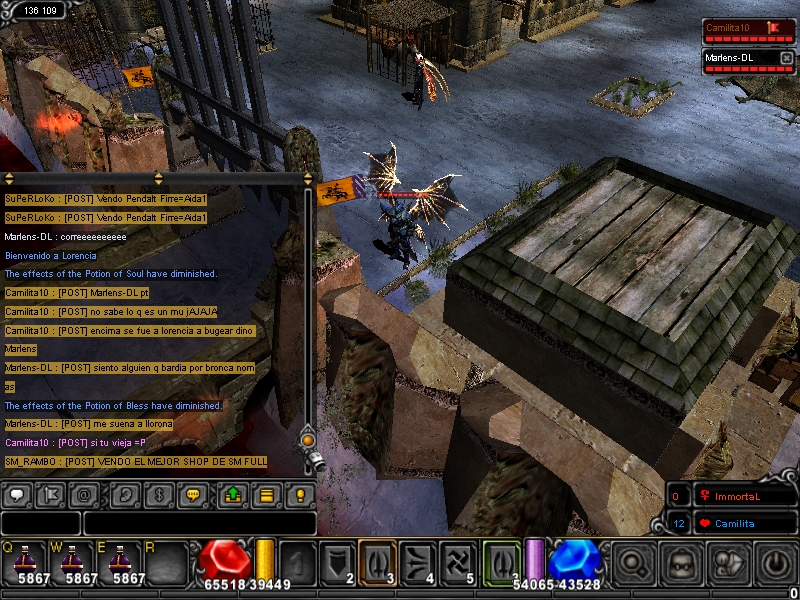The width and height of the screenshot is (800, 600).
Task: Toggle the @ guild chat button
Action: pos(86,494)
